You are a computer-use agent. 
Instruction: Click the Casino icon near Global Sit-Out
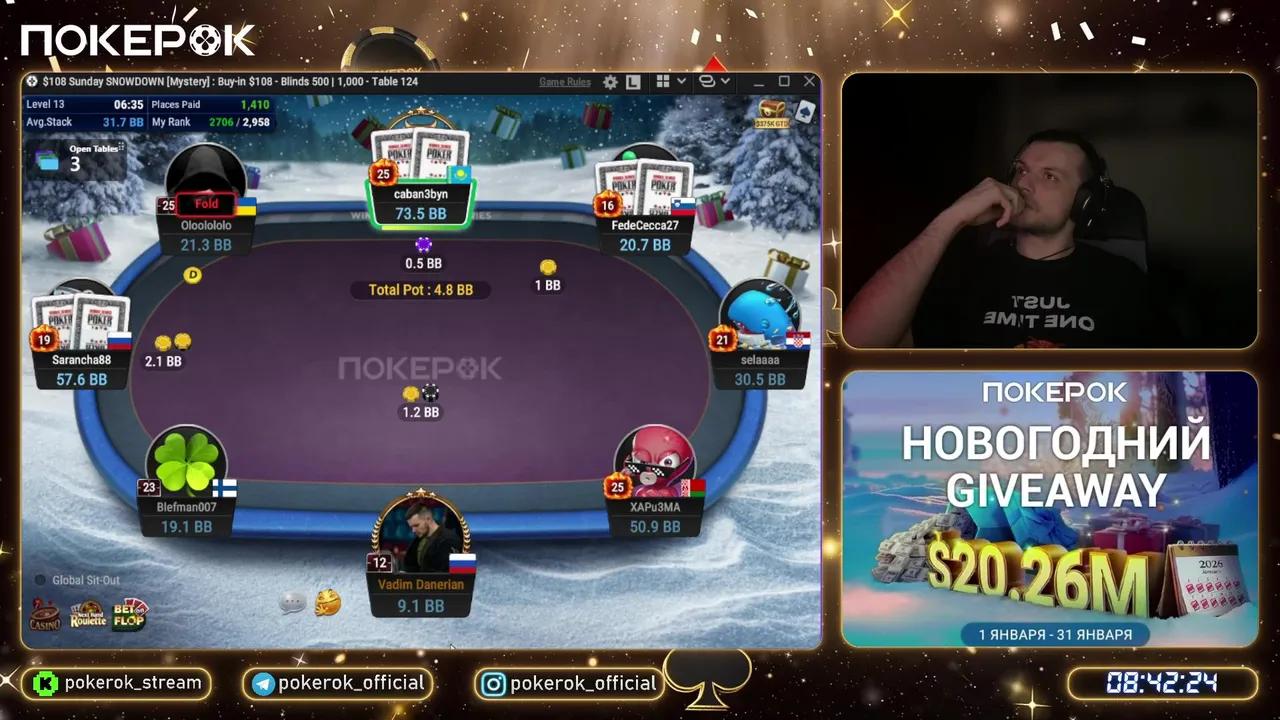[45, 616]
